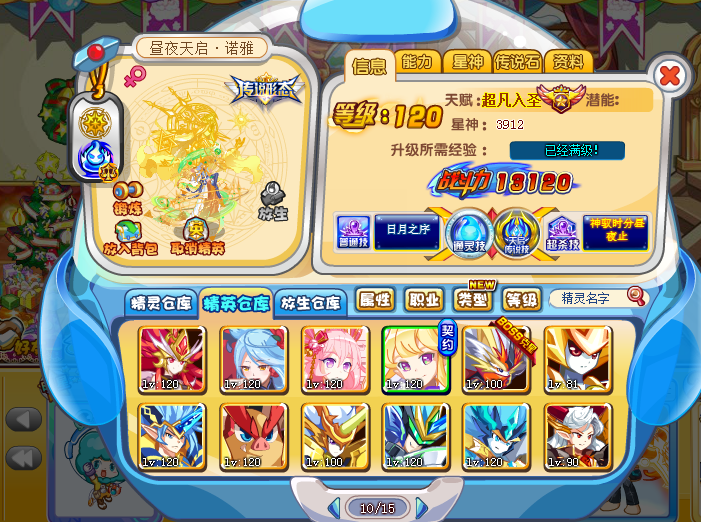Open the 星神 tab

point(466,62)
